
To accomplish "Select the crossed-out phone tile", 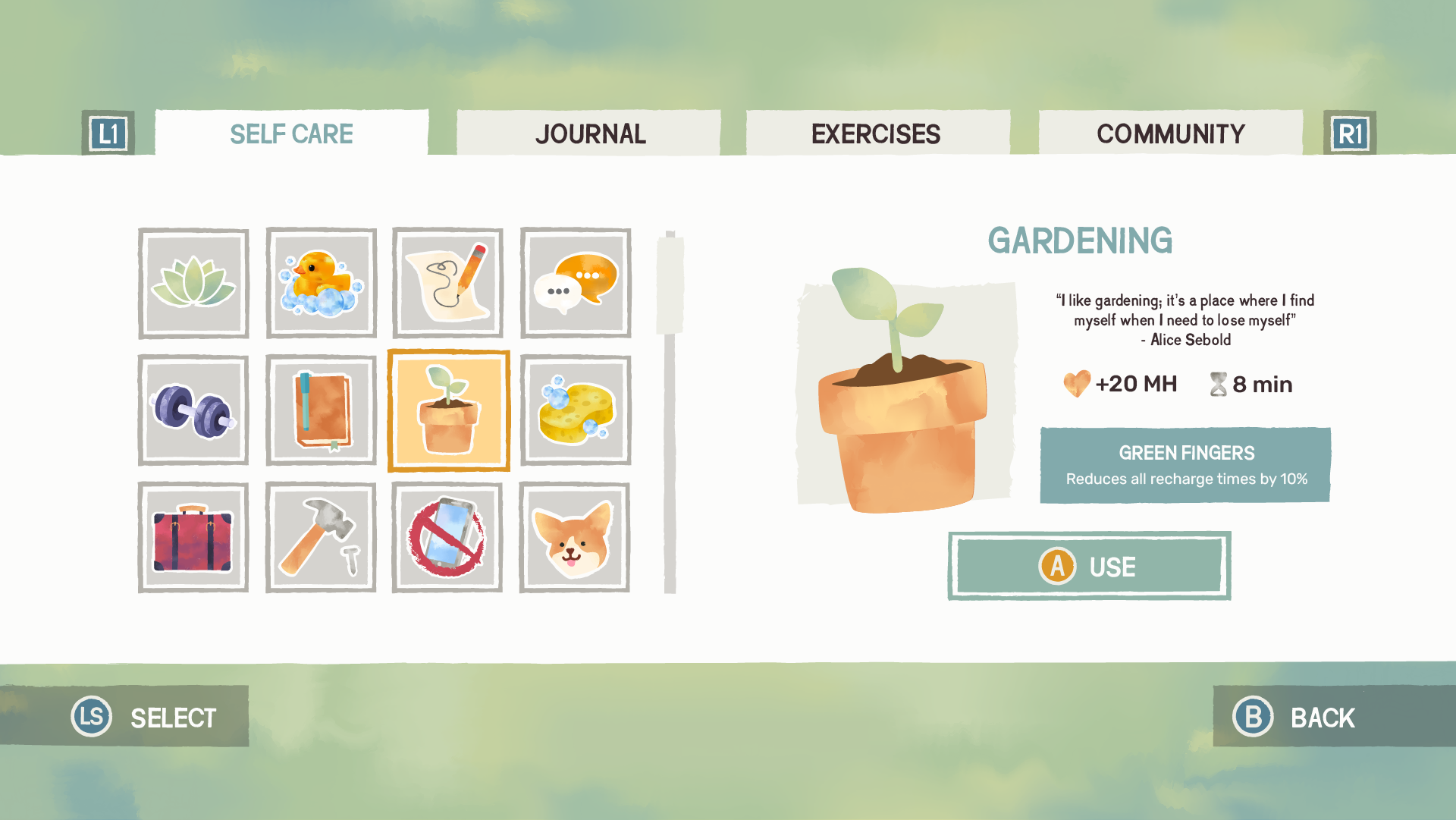I will click(x=447, y=537).
